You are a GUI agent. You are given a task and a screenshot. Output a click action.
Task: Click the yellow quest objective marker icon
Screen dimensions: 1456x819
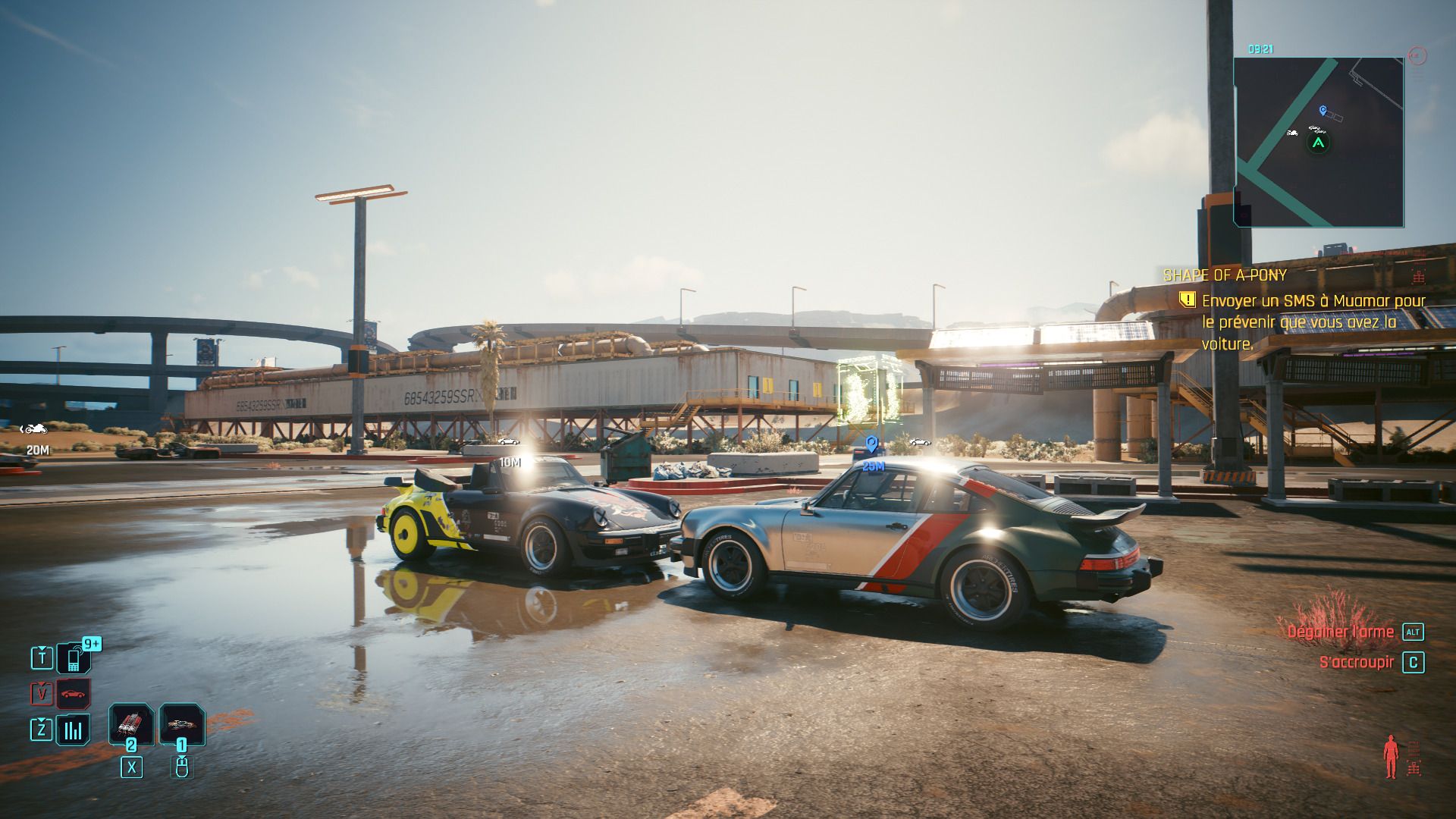point(1188,300)
